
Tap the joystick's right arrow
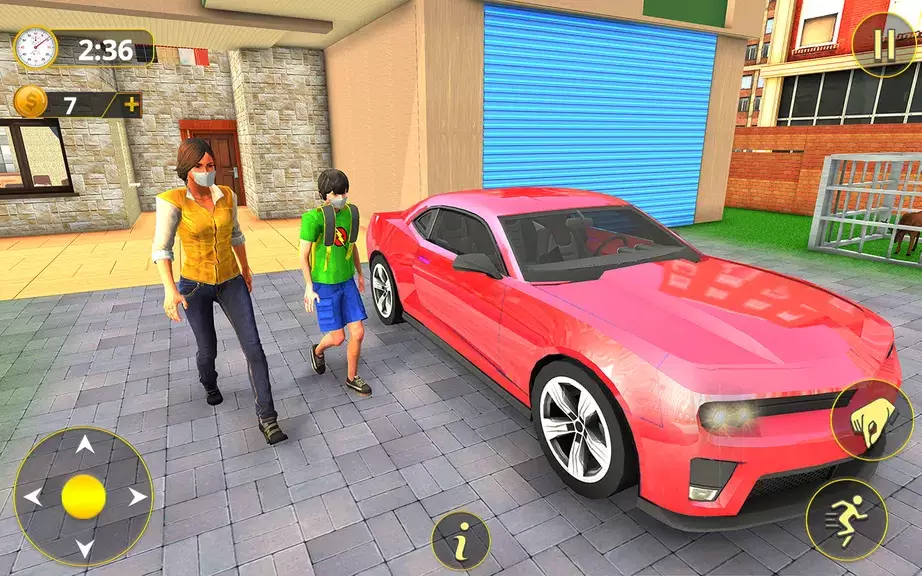coord(136,496)
